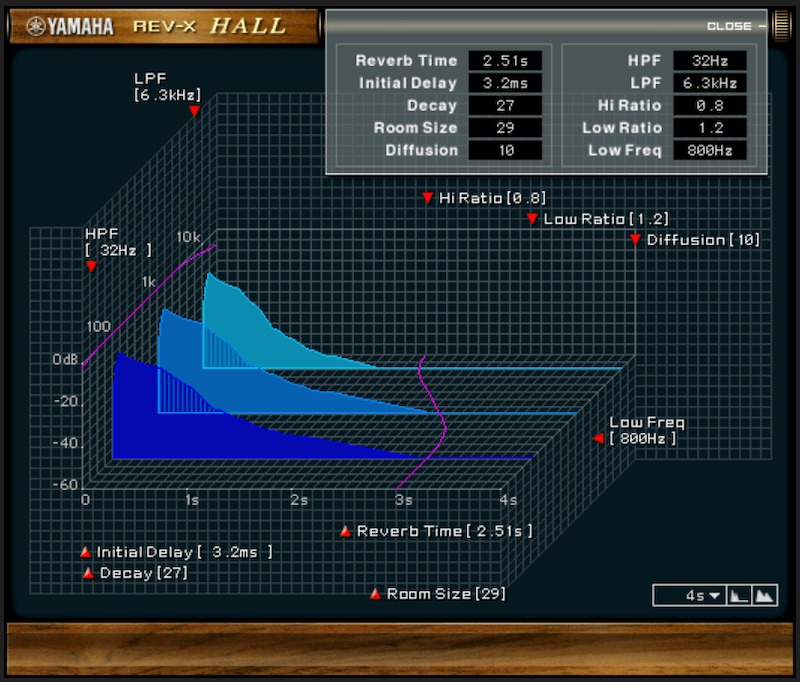
Task: Click the LPF red triangle handle on the graph
Action: click(195, 112)
